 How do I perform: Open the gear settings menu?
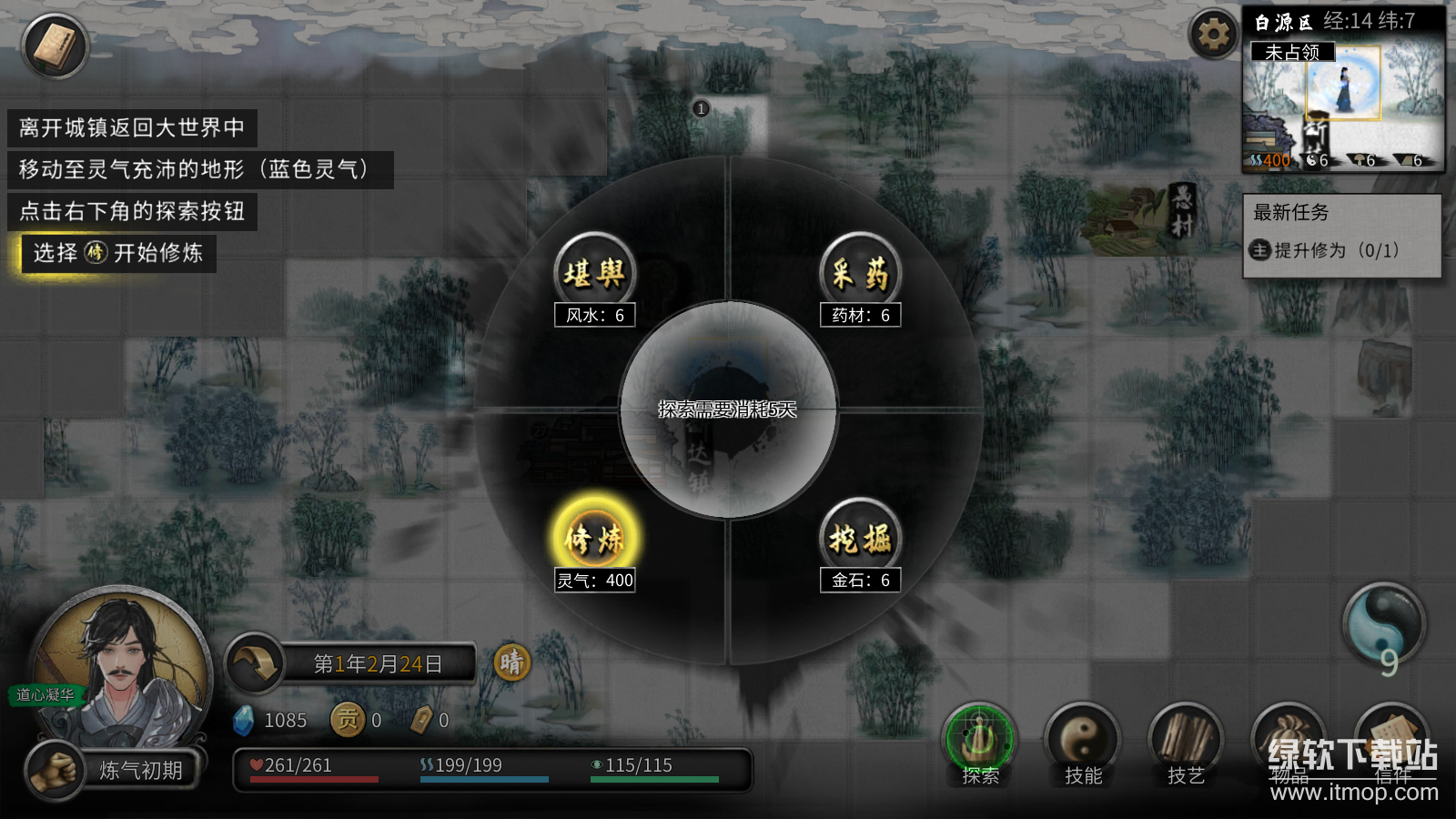click(1213, 35)
